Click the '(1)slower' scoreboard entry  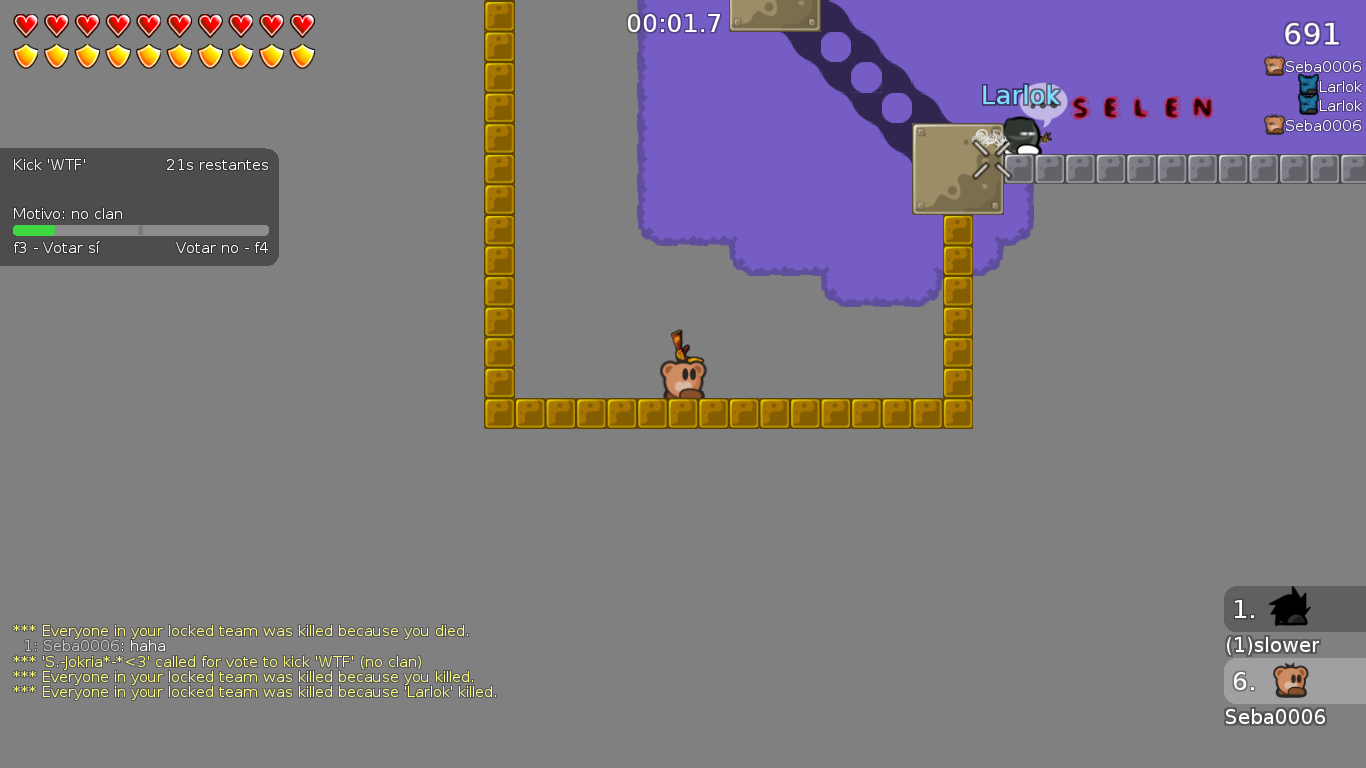pos(1271,645)
